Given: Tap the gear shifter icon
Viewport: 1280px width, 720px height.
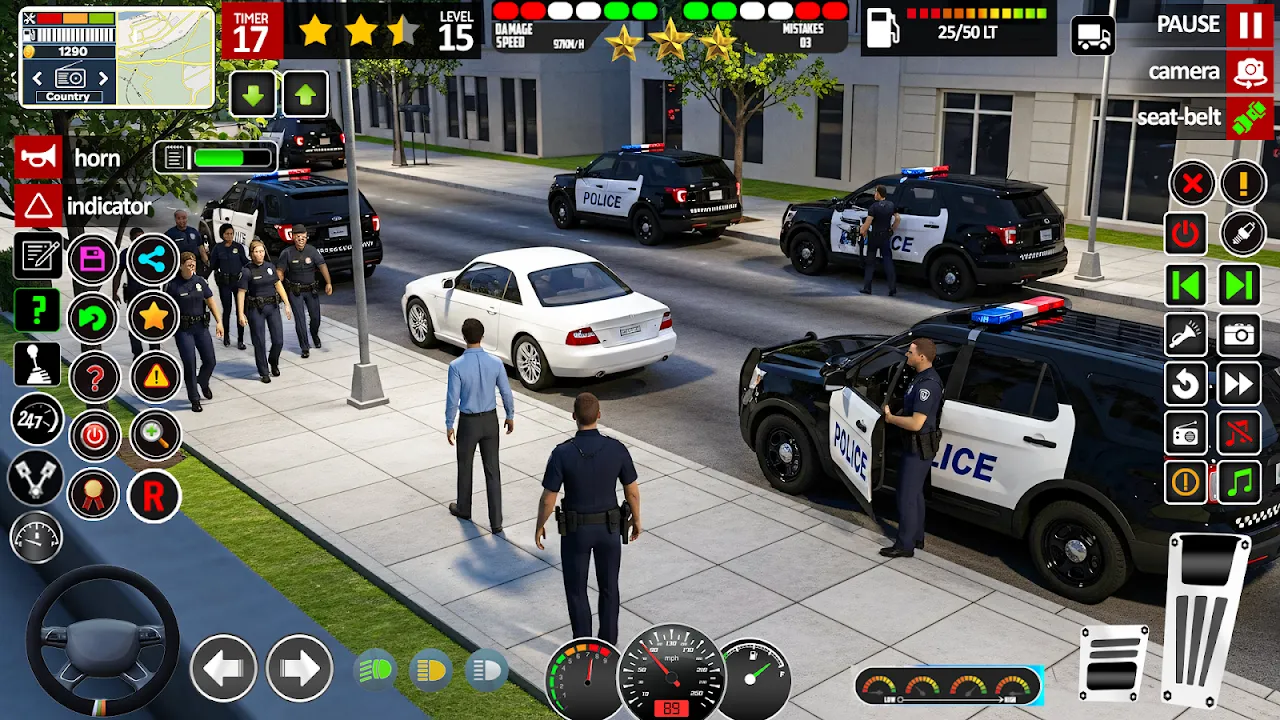Looking at the screenshot, I should click(x=38, y=365).
